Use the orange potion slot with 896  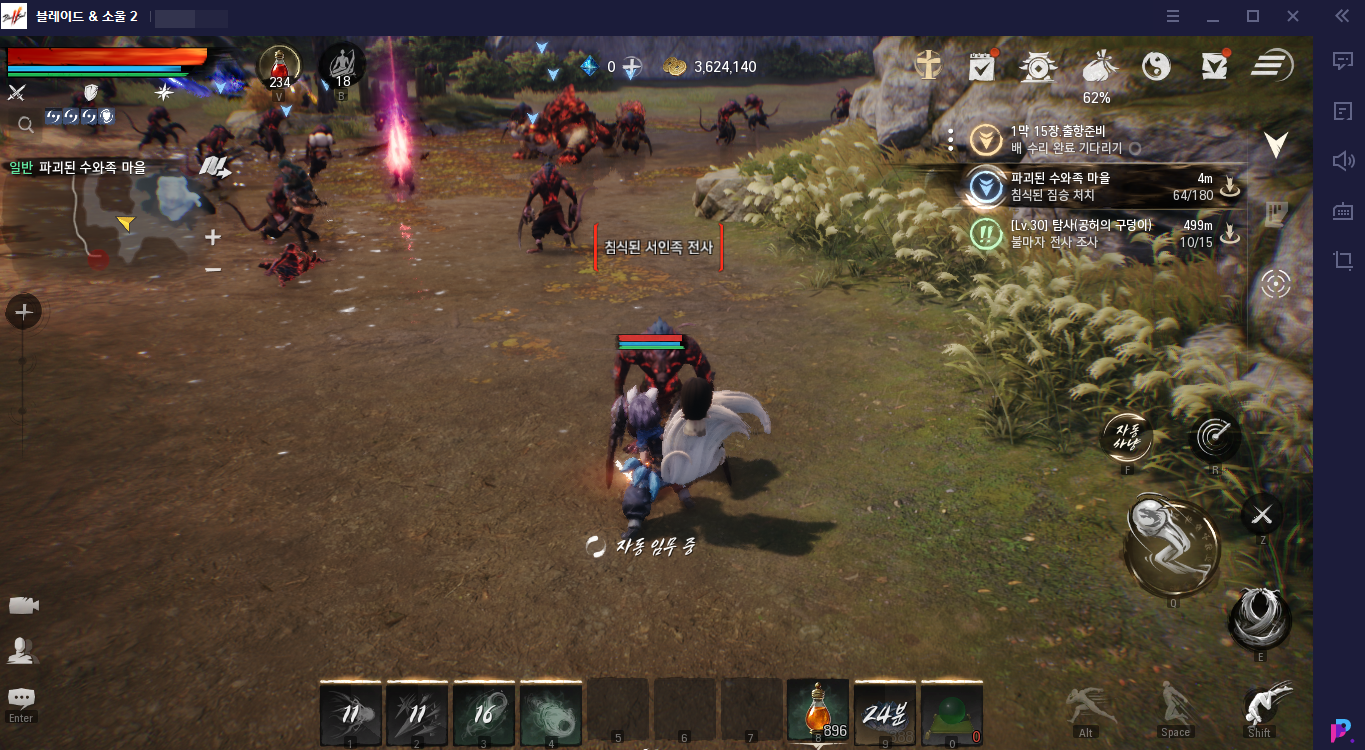[x=817, y=712]
